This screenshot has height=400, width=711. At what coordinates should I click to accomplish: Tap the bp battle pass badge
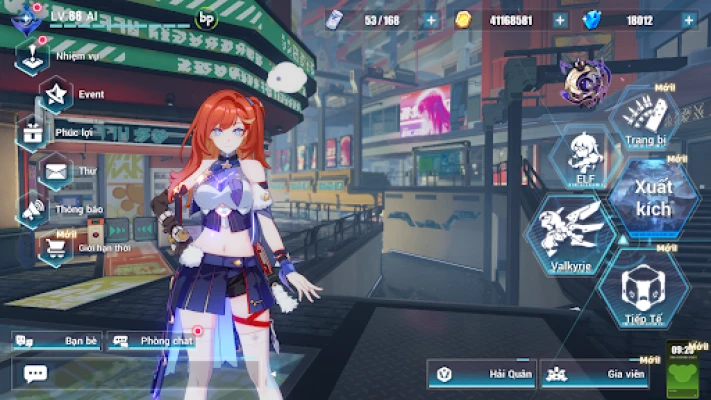[207, 17]
